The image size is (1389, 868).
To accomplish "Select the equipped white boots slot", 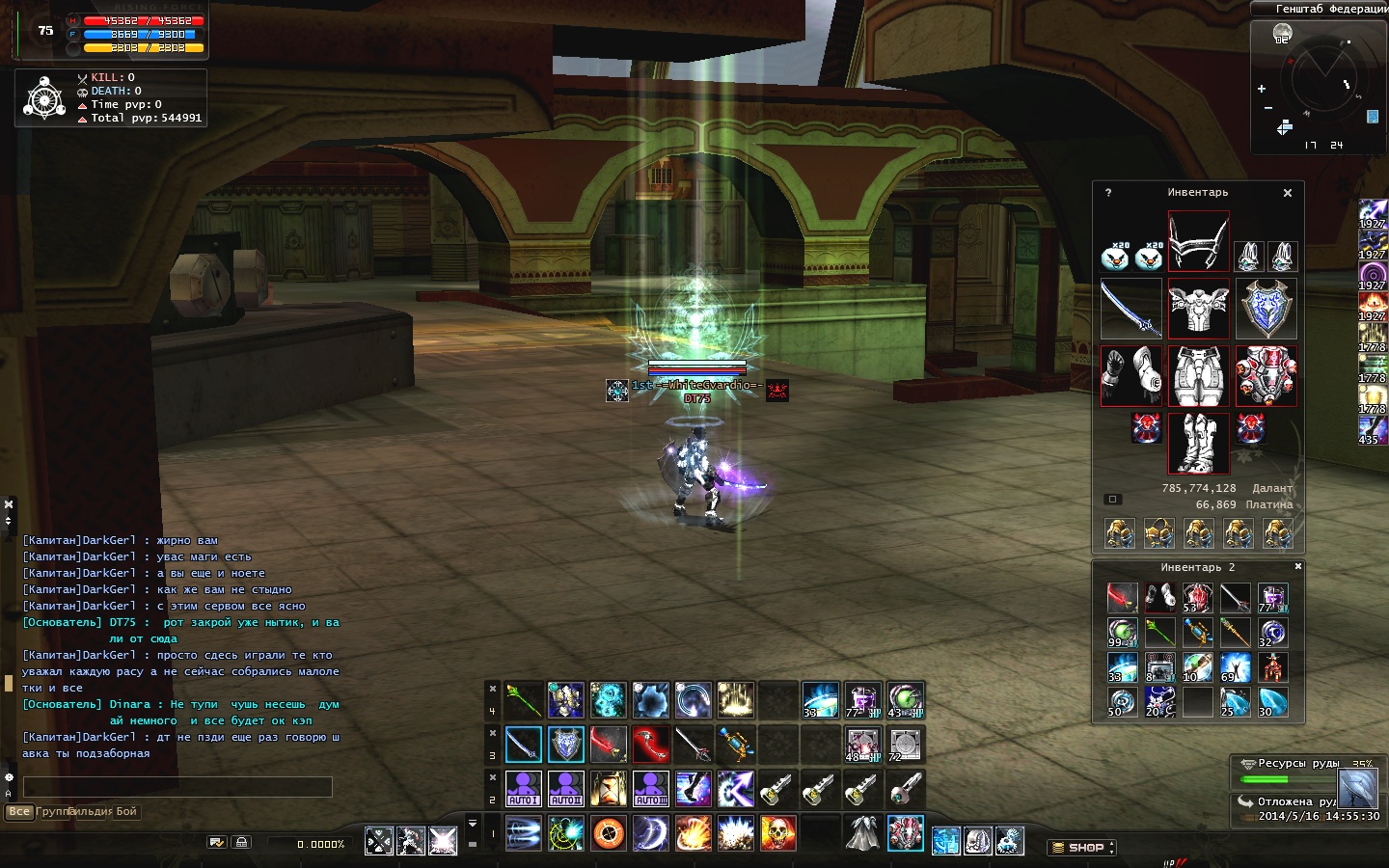I will [x=1198, y=444].
